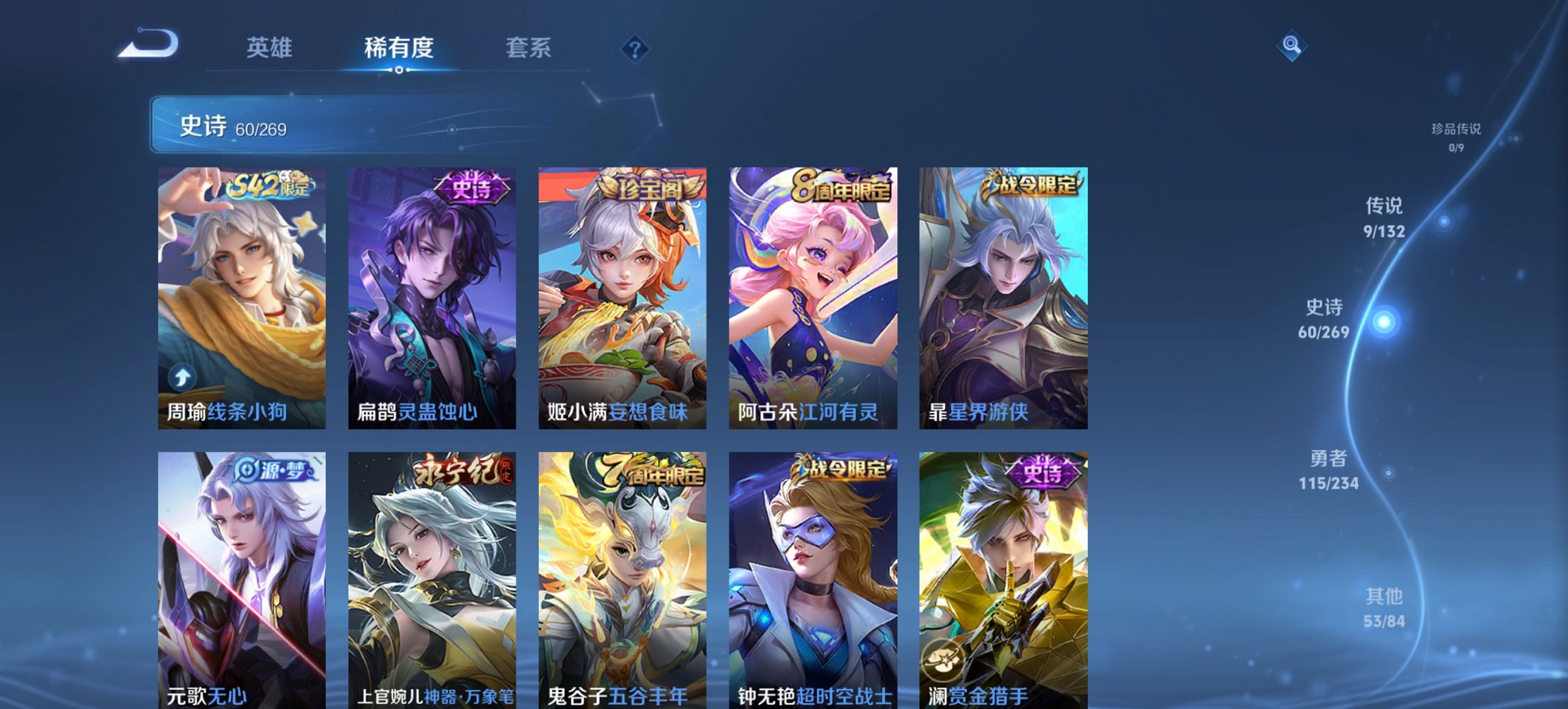Switch to the 套系 tab
The height and width of the screenshot is (709, 1568).
pyautogui.click(x=529, y=48)
